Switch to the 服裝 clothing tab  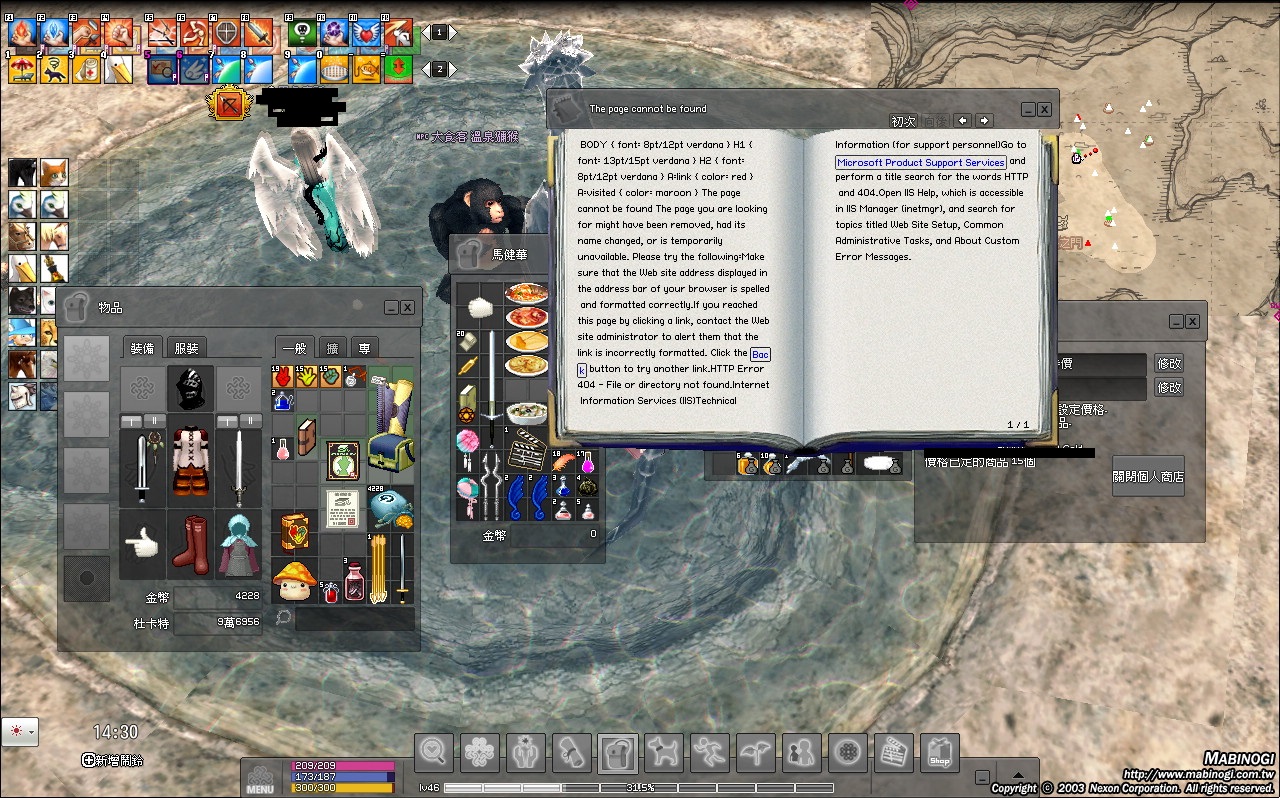click(186, 348)
